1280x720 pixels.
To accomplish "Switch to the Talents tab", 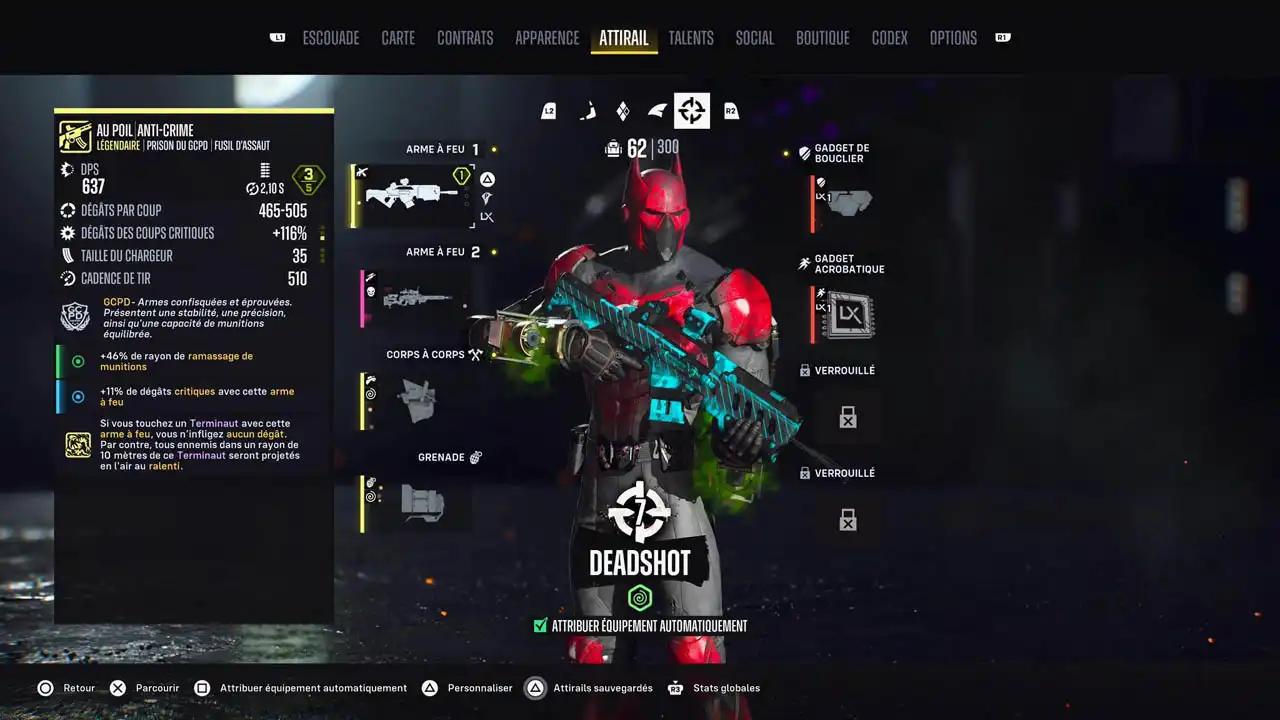I will (691, 38).
